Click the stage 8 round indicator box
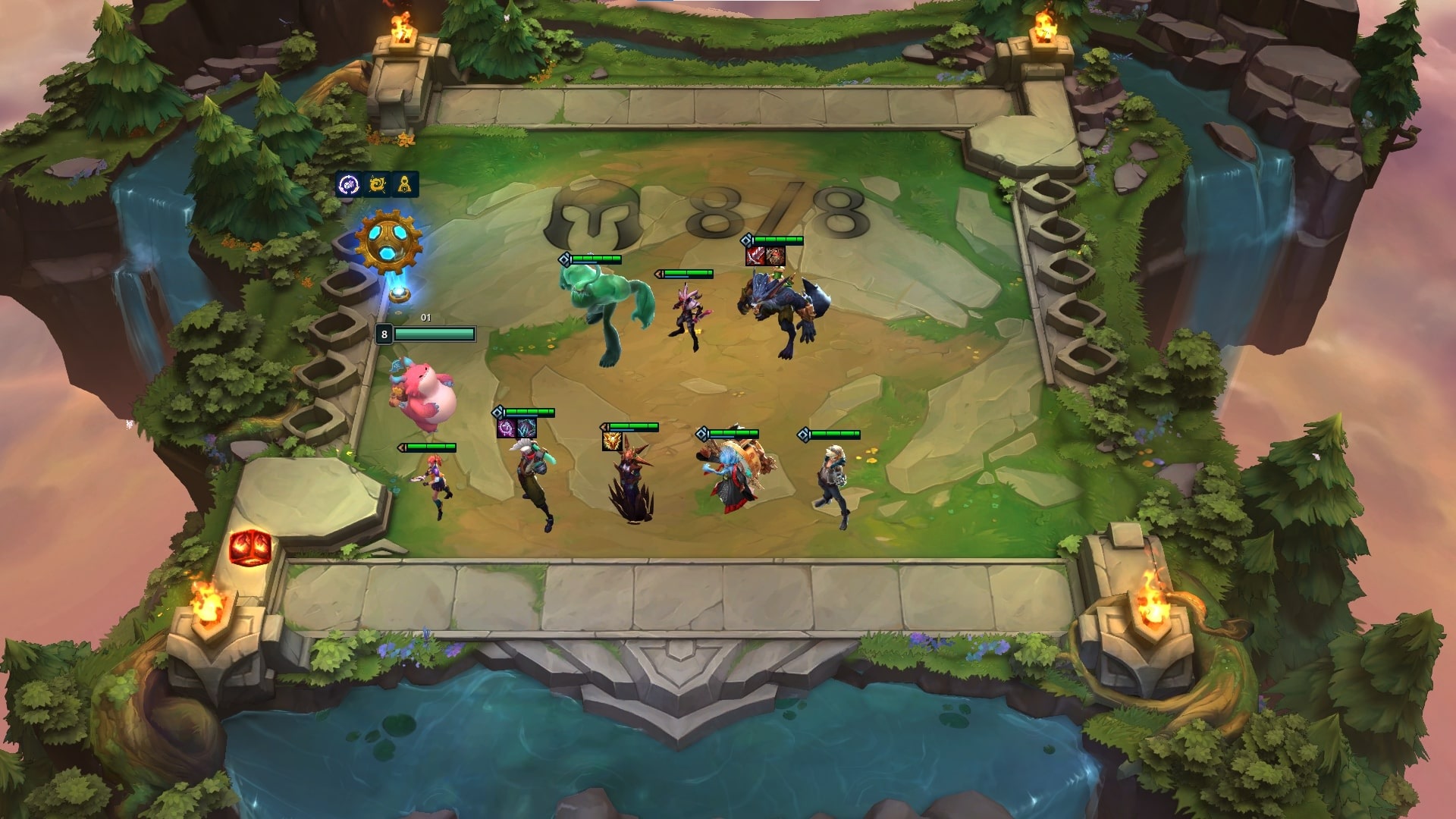Screen dimensions: 1456x819 pos(384,332)
